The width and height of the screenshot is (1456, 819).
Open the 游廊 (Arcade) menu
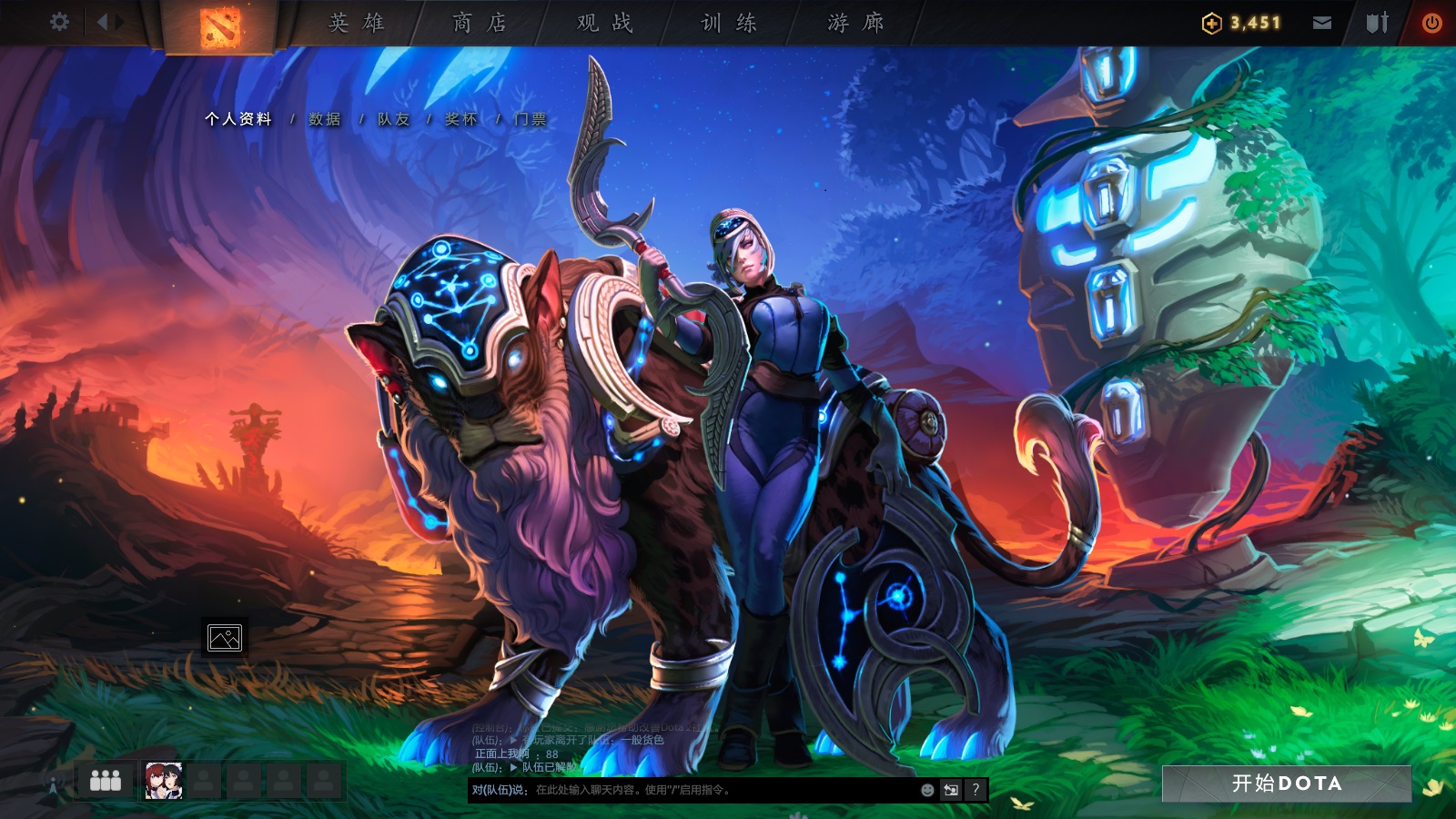[854, 23]
